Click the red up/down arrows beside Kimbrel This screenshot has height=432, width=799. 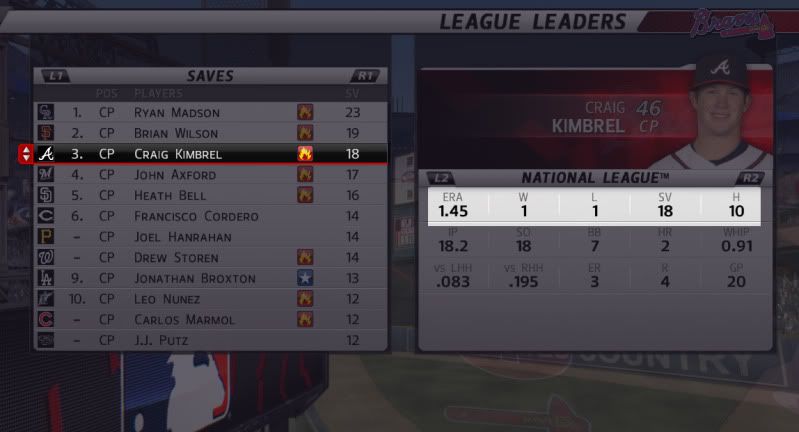tap(26, 154)
